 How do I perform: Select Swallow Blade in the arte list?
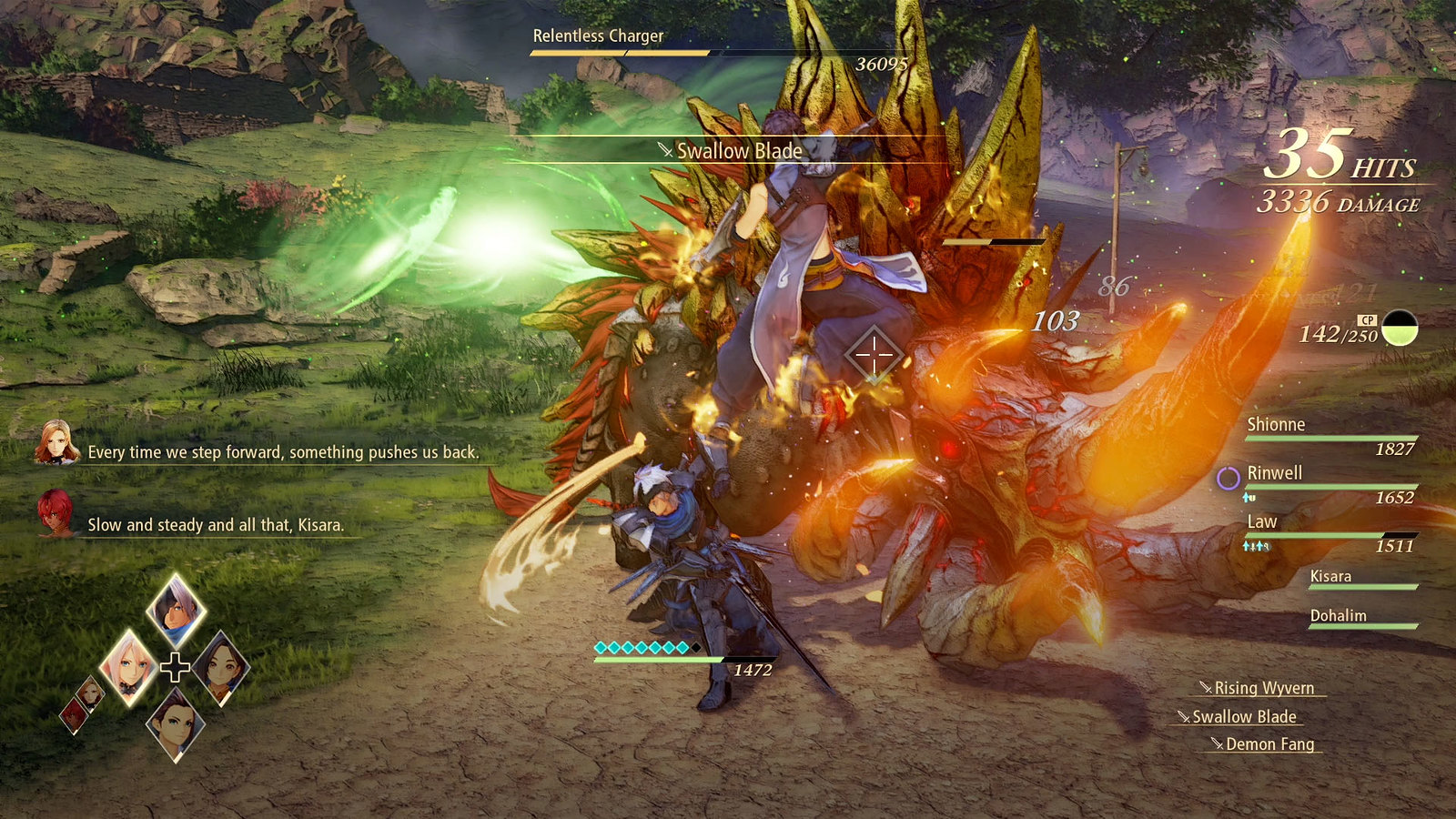click(1243, 716)
